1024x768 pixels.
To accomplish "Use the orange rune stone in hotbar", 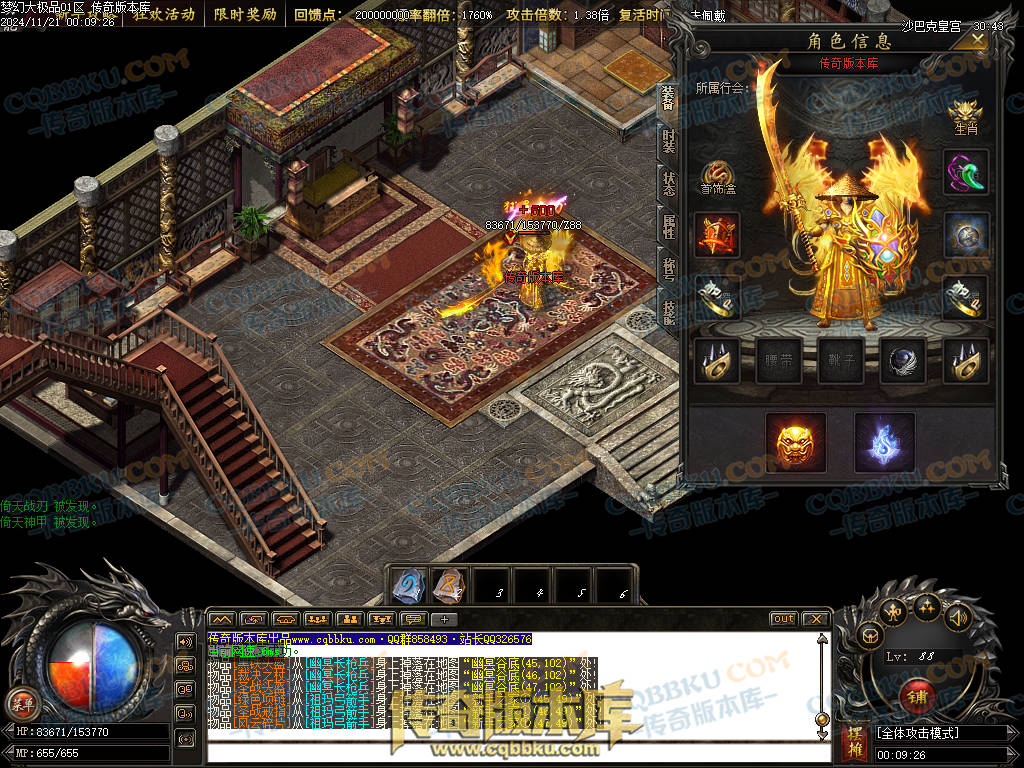I will [448, 586].
